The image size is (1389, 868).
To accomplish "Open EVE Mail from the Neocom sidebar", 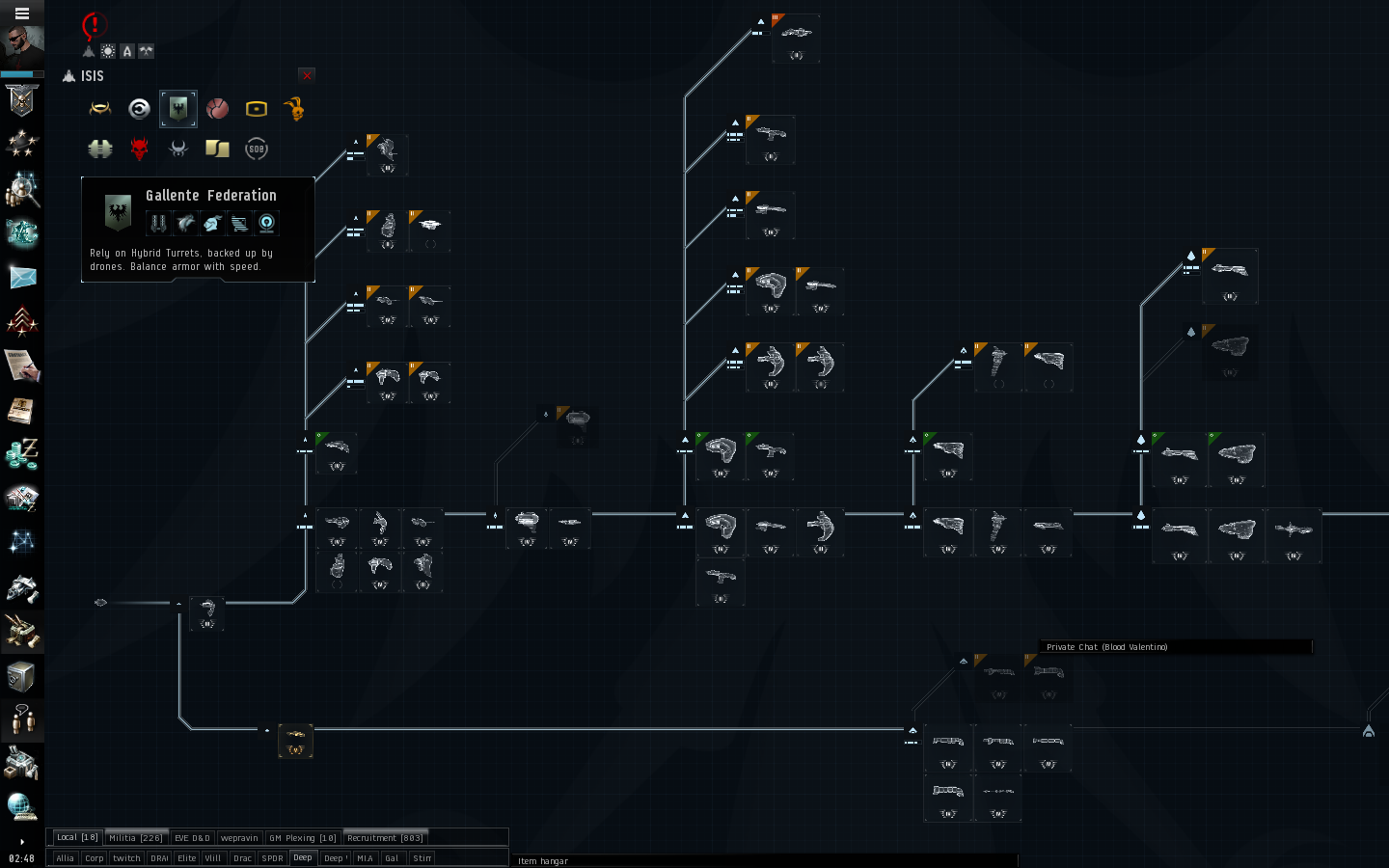I will 21,280.
